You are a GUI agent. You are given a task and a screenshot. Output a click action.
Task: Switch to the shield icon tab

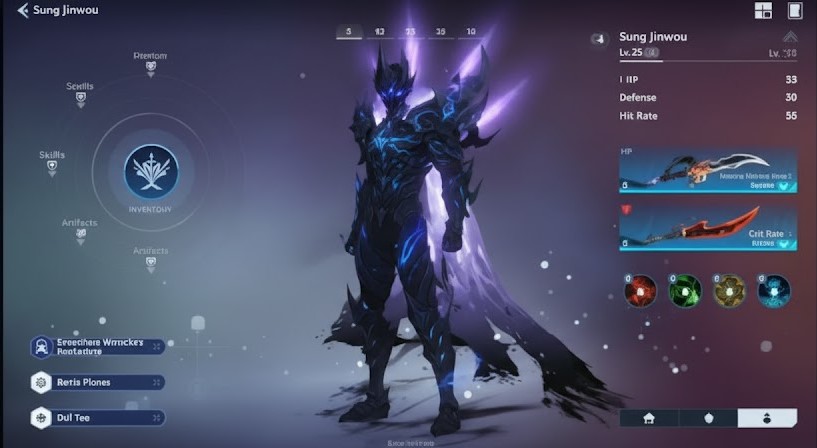pyautogui.click(x=708, y=418)
